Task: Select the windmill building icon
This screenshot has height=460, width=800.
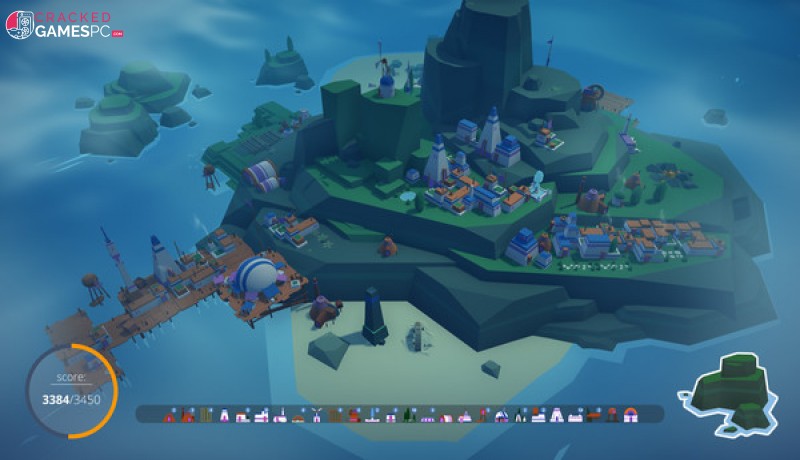Action: point(316,415)
